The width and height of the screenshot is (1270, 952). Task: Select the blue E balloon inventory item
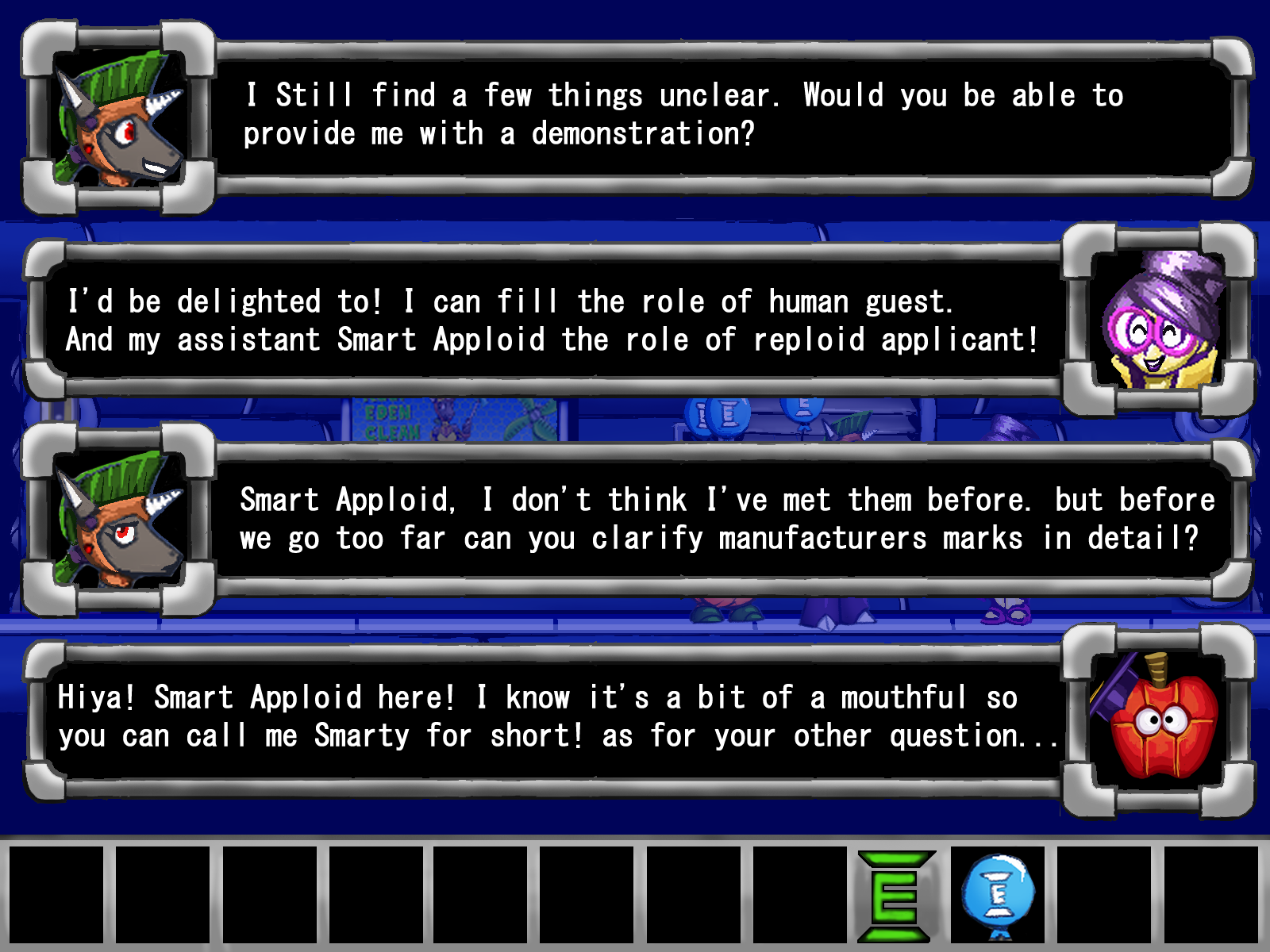click(998, 895)
